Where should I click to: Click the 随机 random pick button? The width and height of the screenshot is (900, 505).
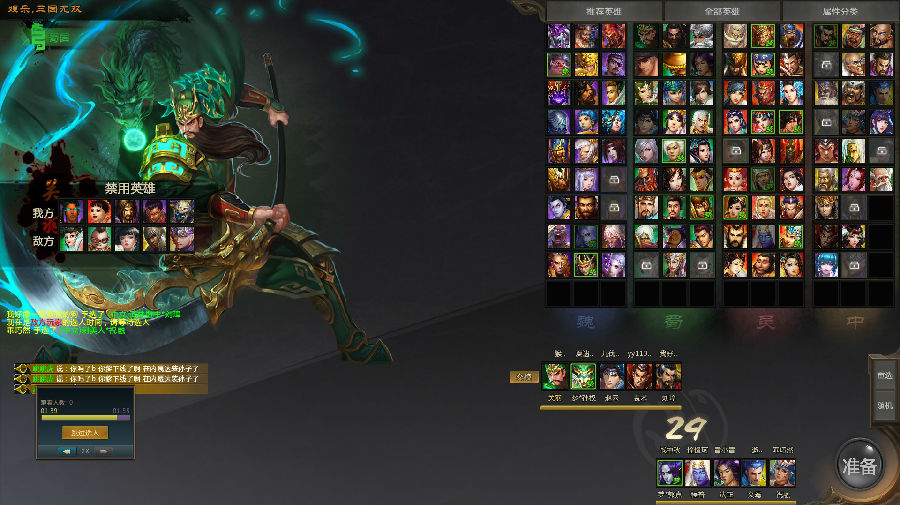tap(884, 405)
